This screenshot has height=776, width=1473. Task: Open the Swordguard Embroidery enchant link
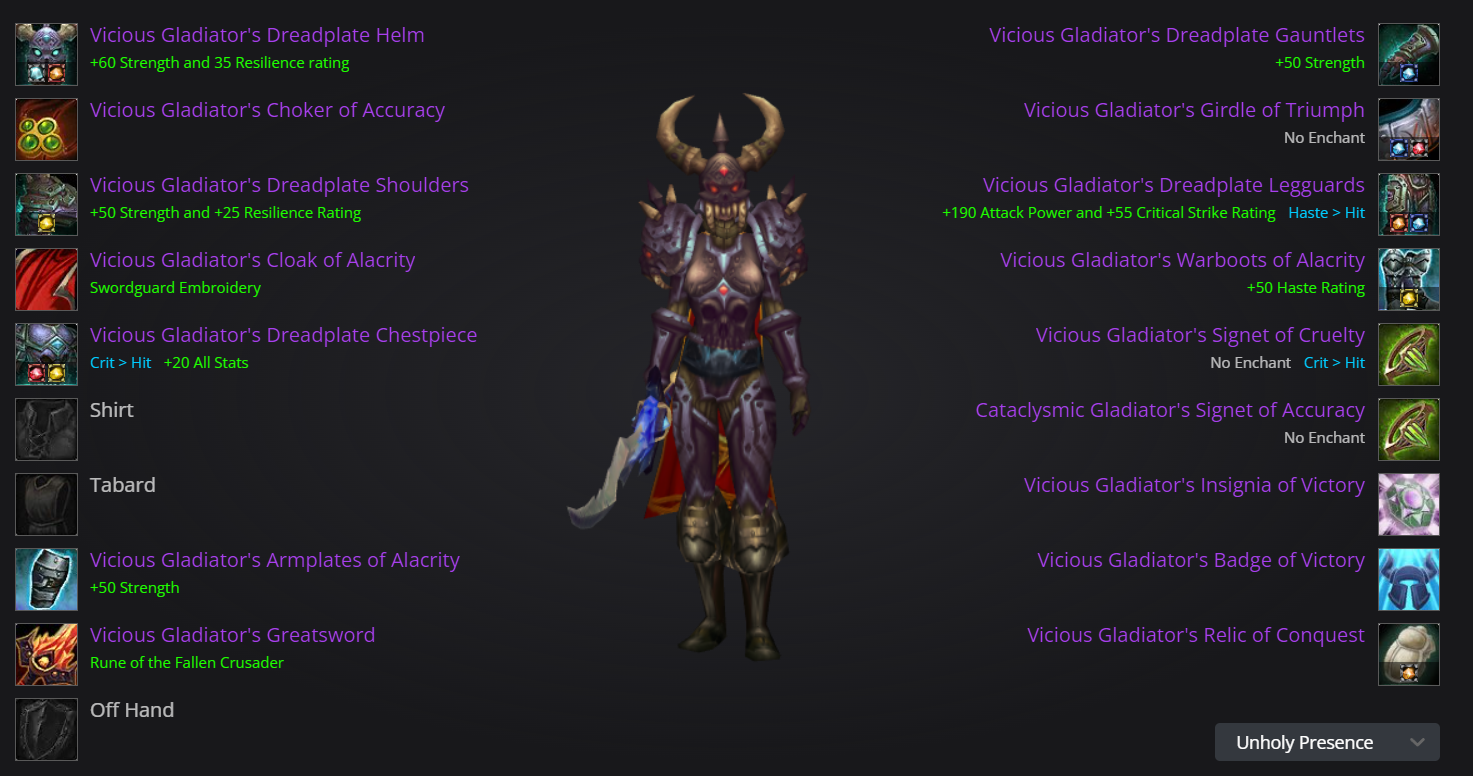[175, 287]
